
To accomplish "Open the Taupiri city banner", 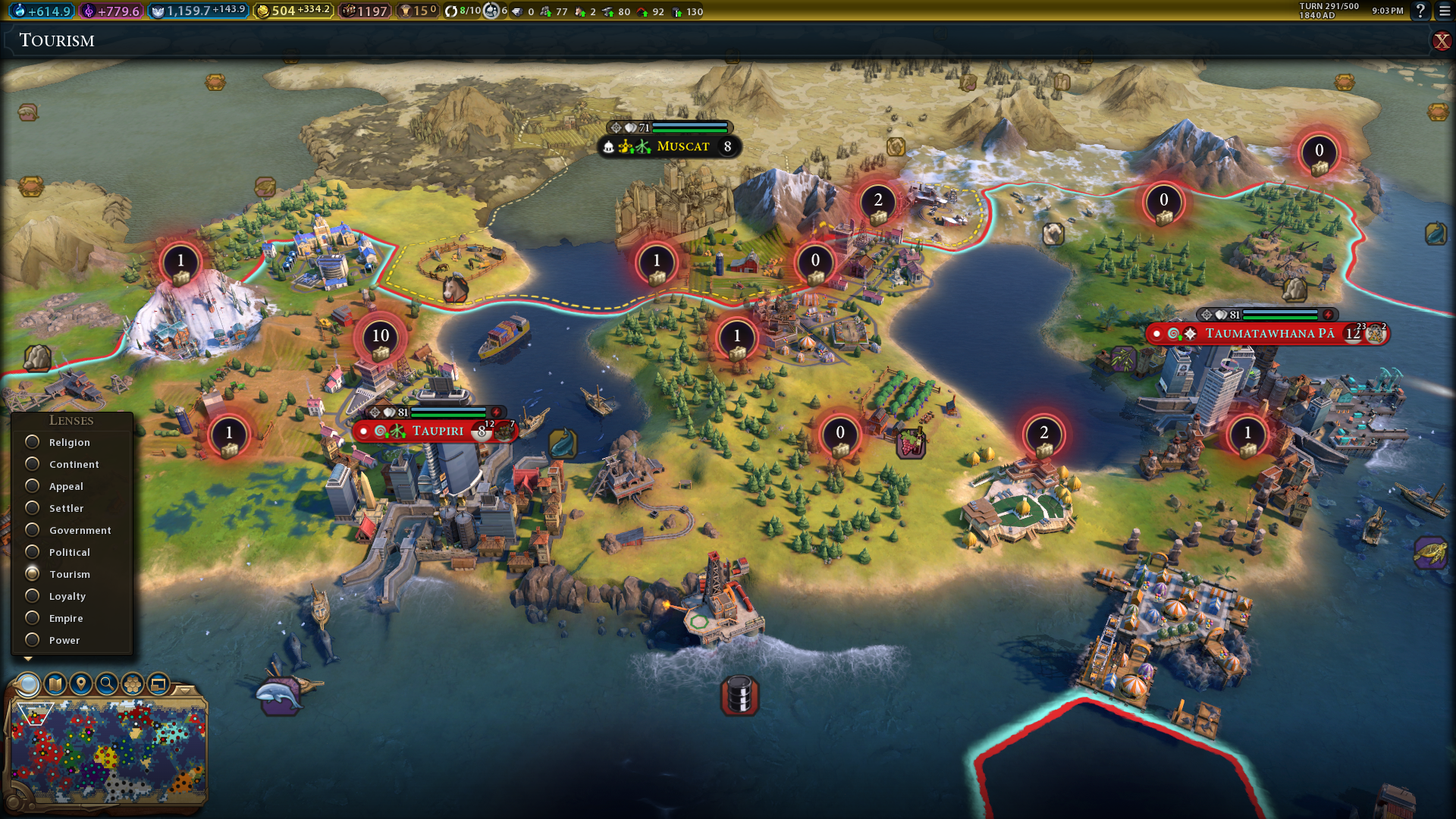I will (437, 431).
